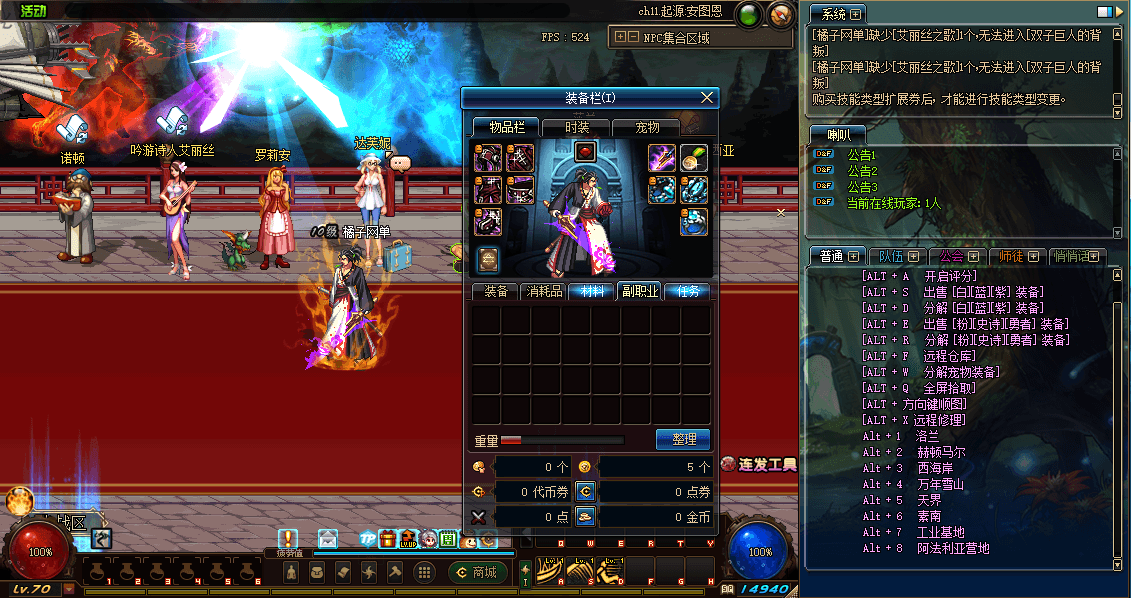
Task: Close the equipment inventory window
Action: (708, 97)
